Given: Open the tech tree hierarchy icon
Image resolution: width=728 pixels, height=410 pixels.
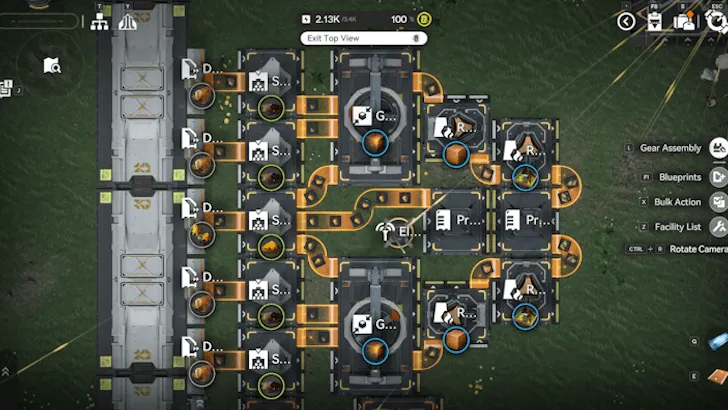Looking at the screenshot, I should (x=100, y=21).
